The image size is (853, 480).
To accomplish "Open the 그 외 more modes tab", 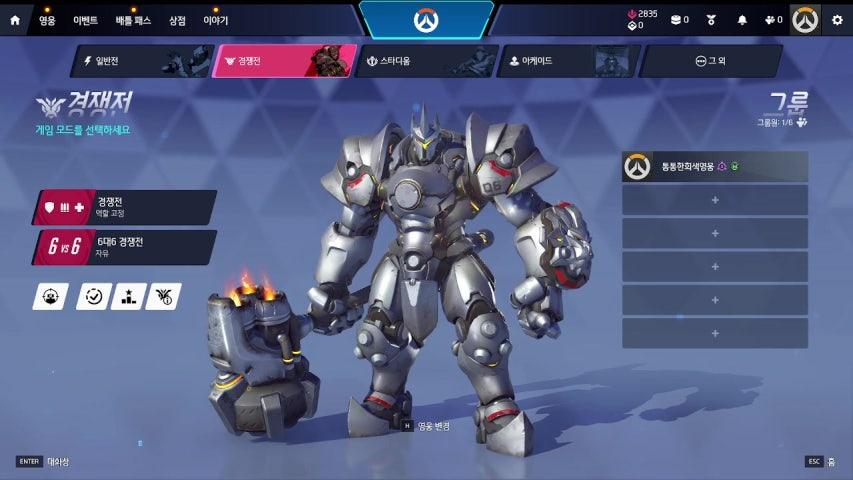I will 709,61.
